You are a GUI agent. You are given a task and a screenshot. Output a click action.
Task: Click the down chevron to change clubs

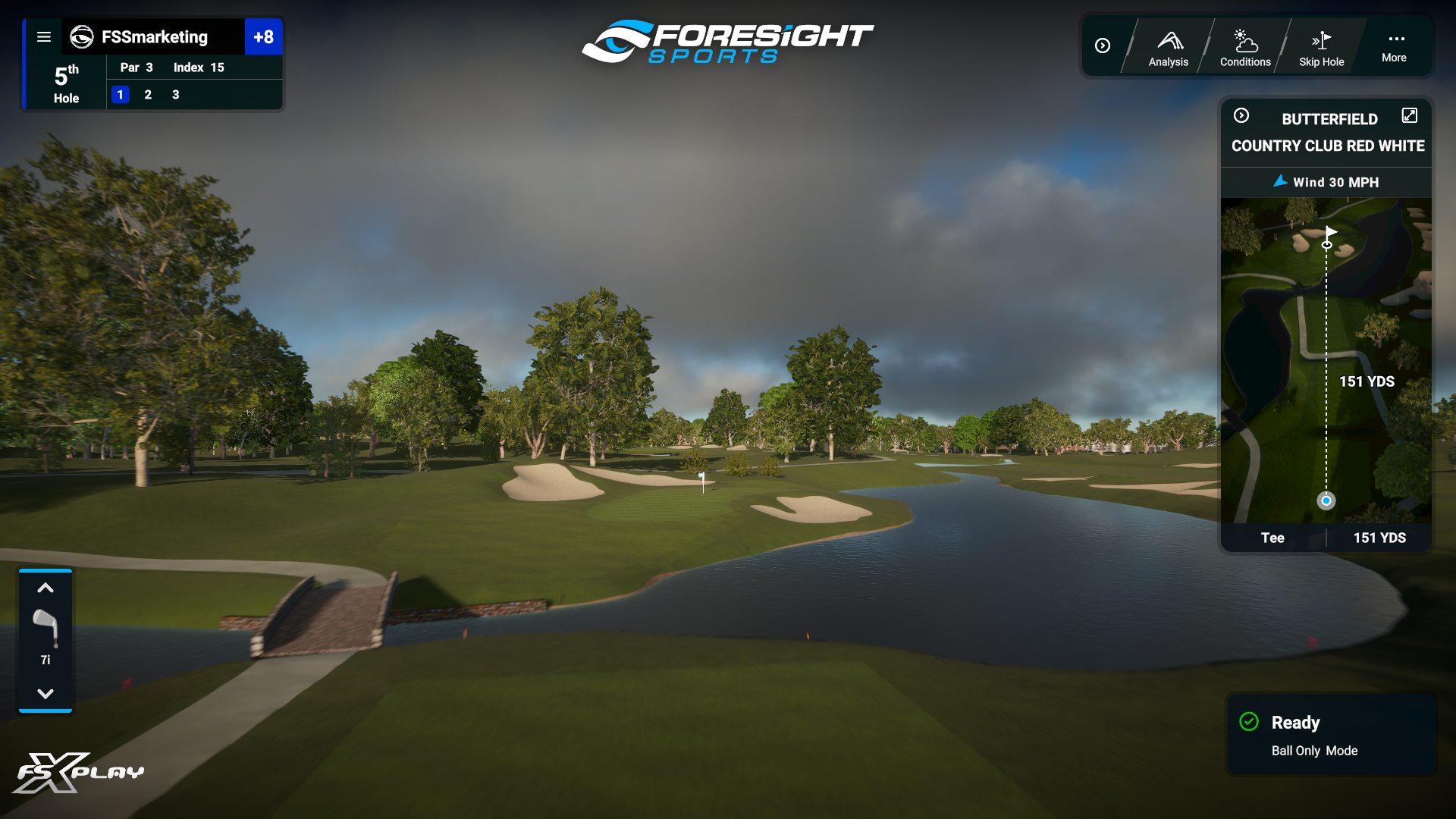click(x=45, y=692)
